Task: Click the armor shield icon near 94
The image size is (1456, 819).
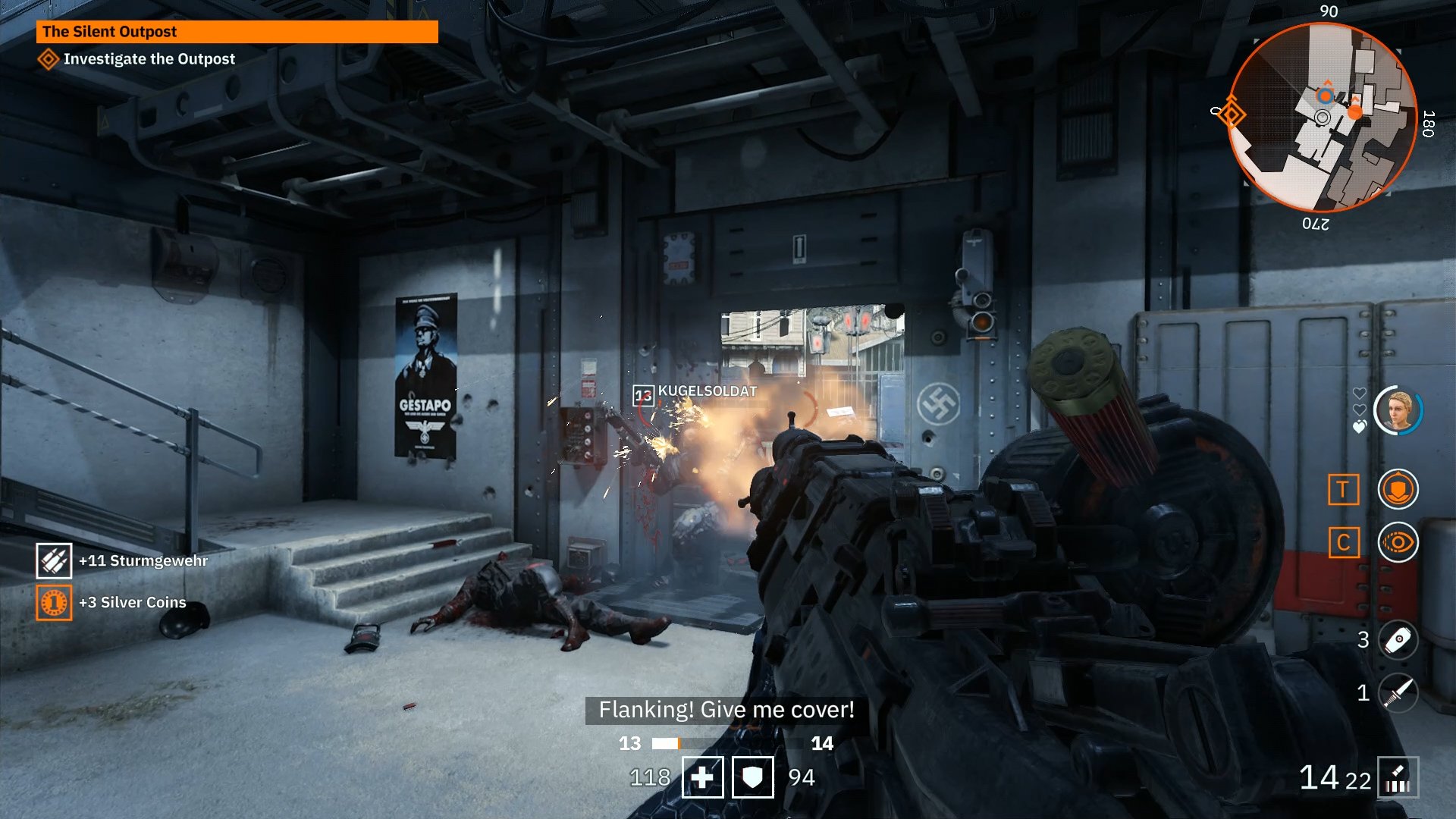Action: (754, 777)
